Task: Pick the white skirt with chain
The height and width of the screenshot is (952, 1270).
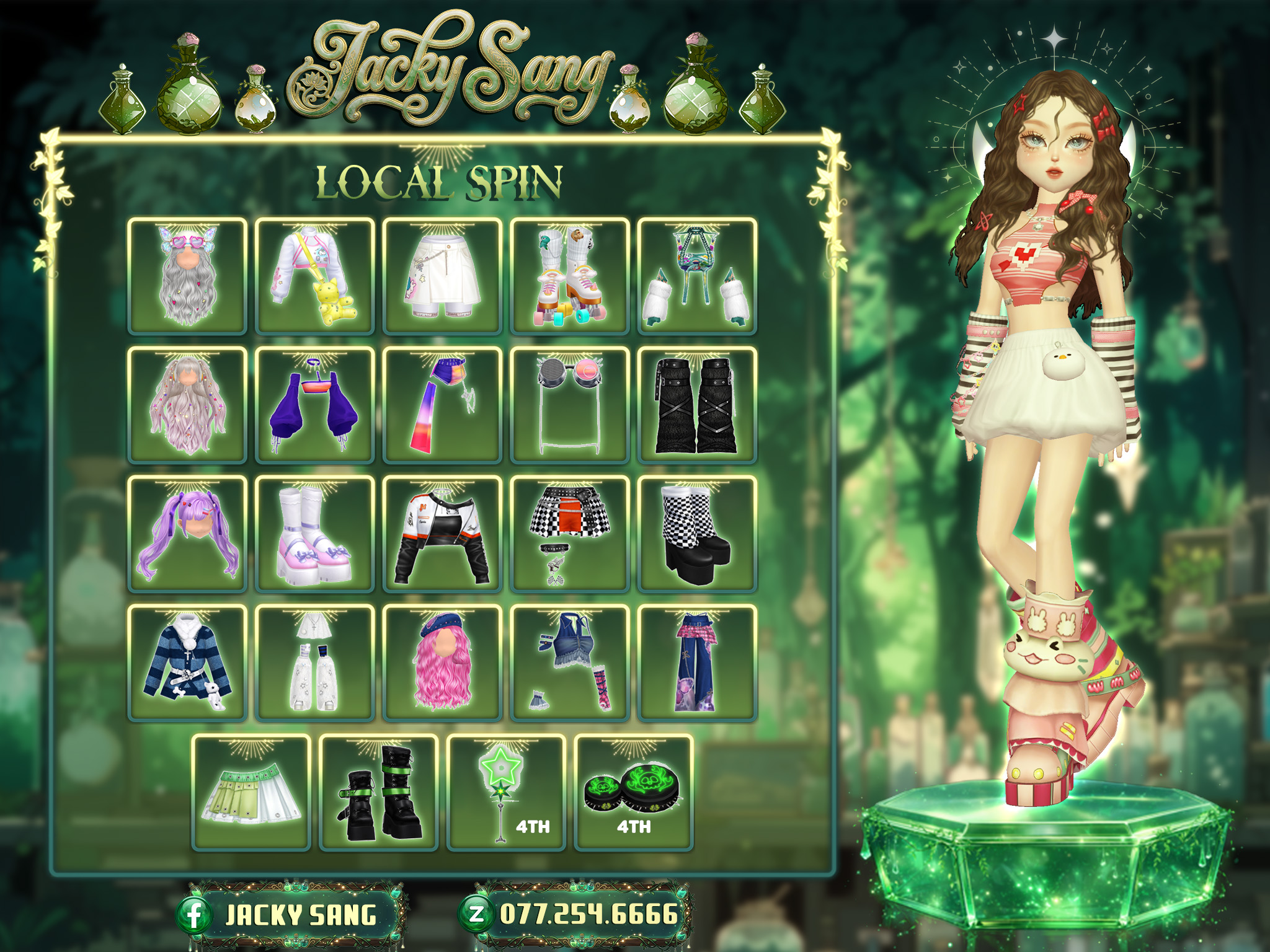Action: (x=443, y=276)
